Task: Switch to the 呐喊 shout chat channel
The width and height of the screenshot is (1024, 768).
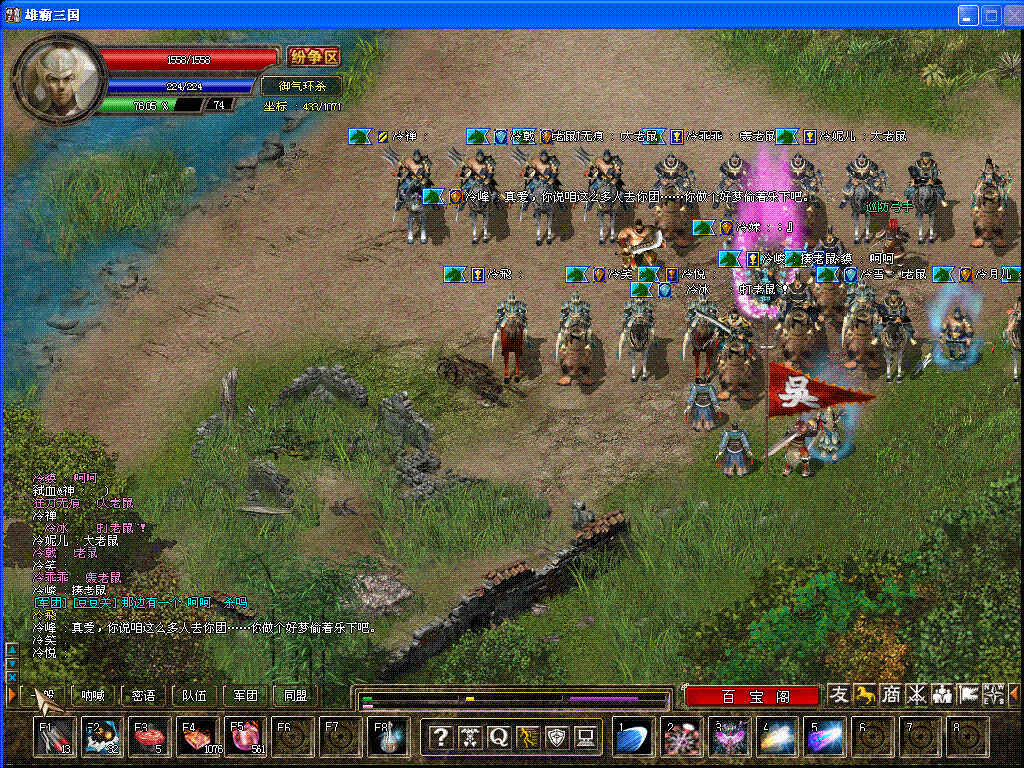Action: pos(93,695)
